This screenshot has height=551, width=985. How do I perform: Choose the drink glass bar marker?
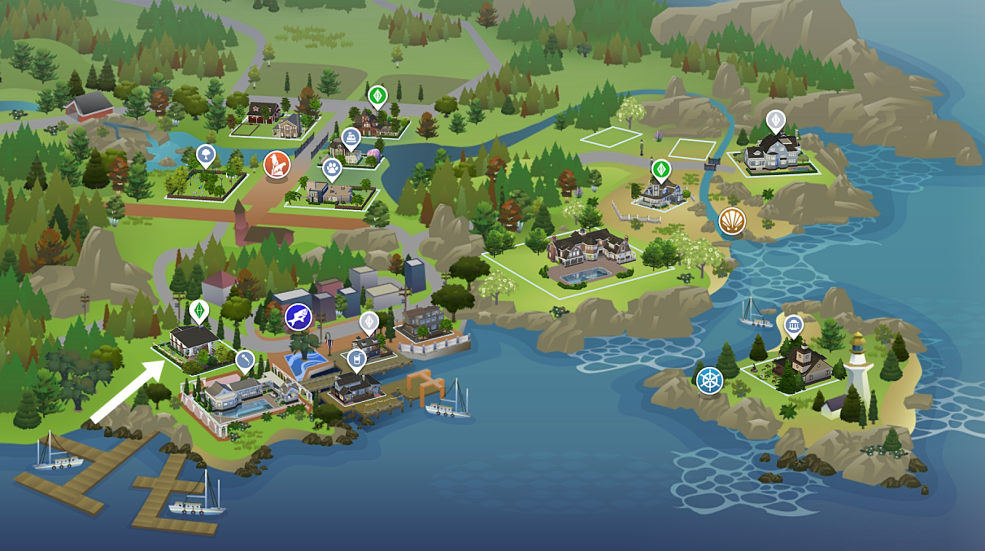pos(356,358)
